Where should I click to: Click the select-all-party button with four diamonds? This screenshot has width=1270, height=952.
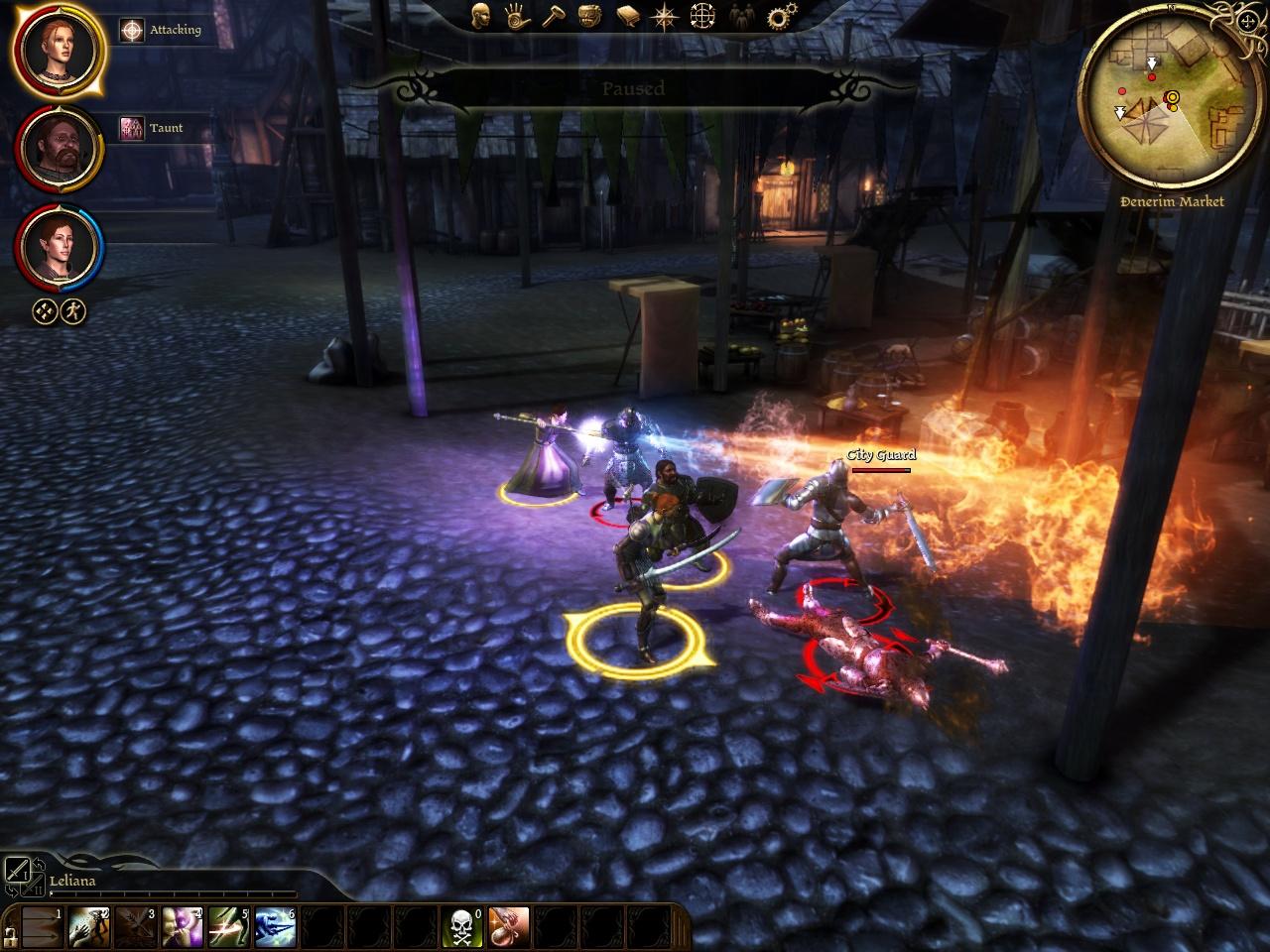coord(45,311)
